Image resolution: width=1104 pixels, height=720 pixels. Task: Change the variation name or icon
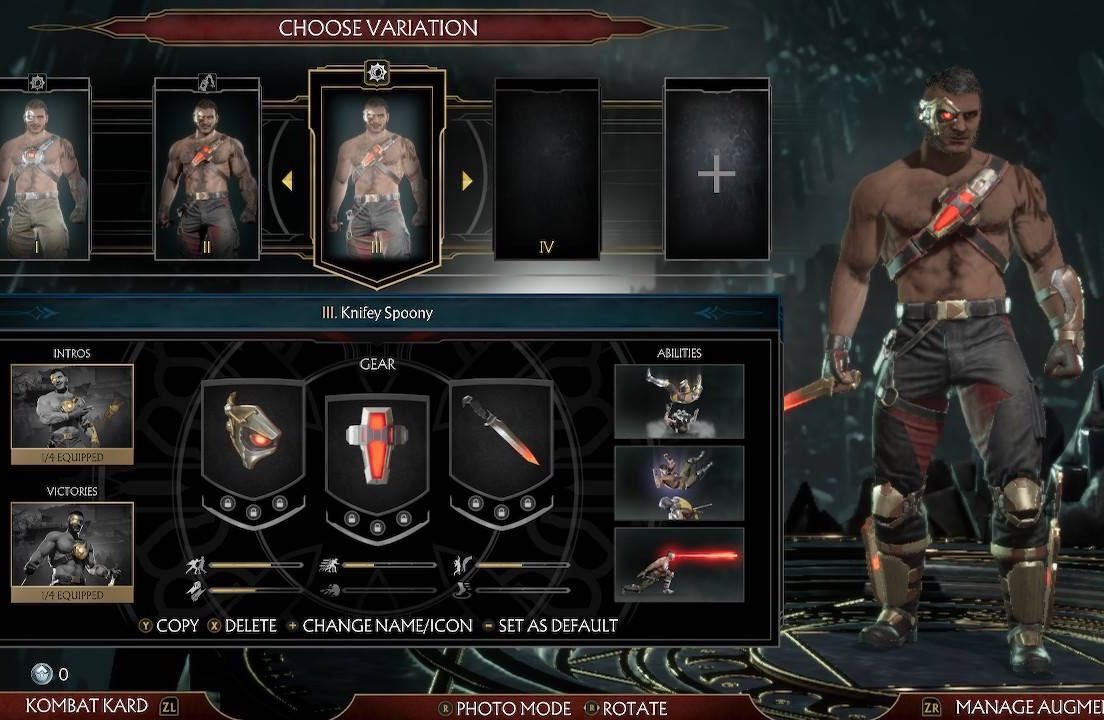pyautogui.click(x=375, y=626)
